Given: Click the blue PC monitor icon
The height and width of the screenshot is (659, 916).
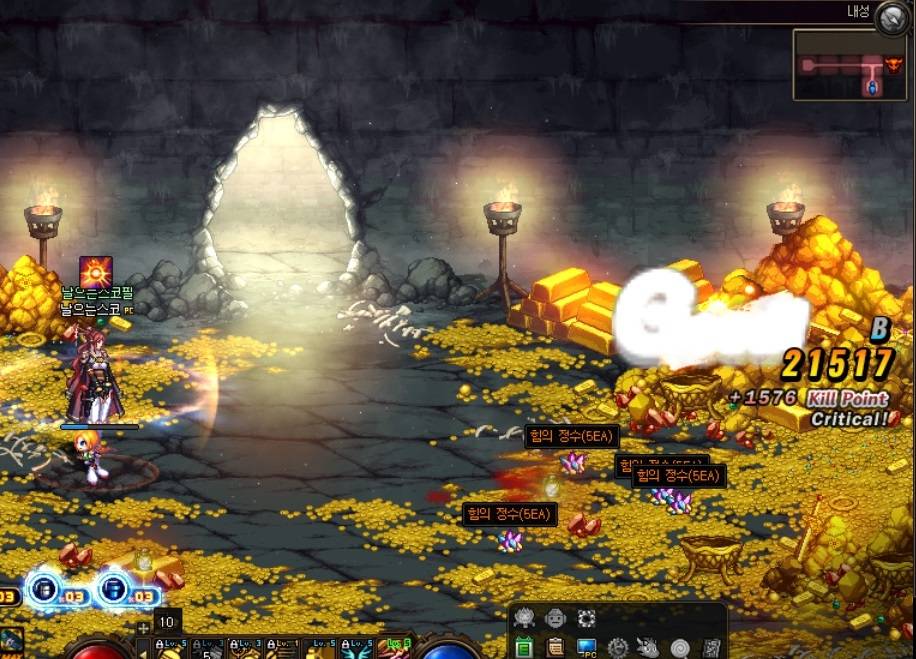Looking at the screenshot, I should (586, 648).
